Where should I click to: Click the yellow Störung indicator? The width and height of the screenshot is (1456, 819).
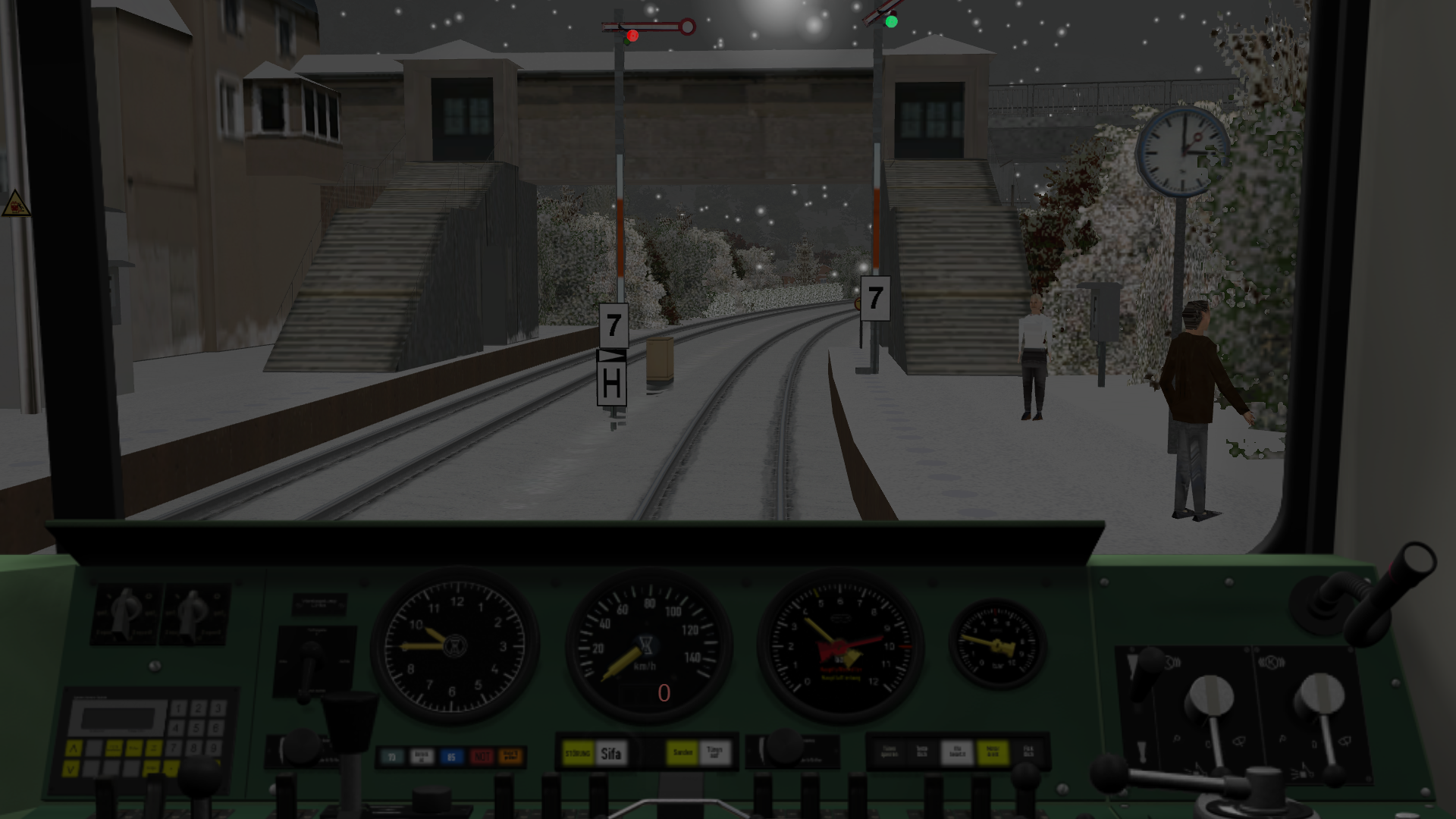coord(579,754)
